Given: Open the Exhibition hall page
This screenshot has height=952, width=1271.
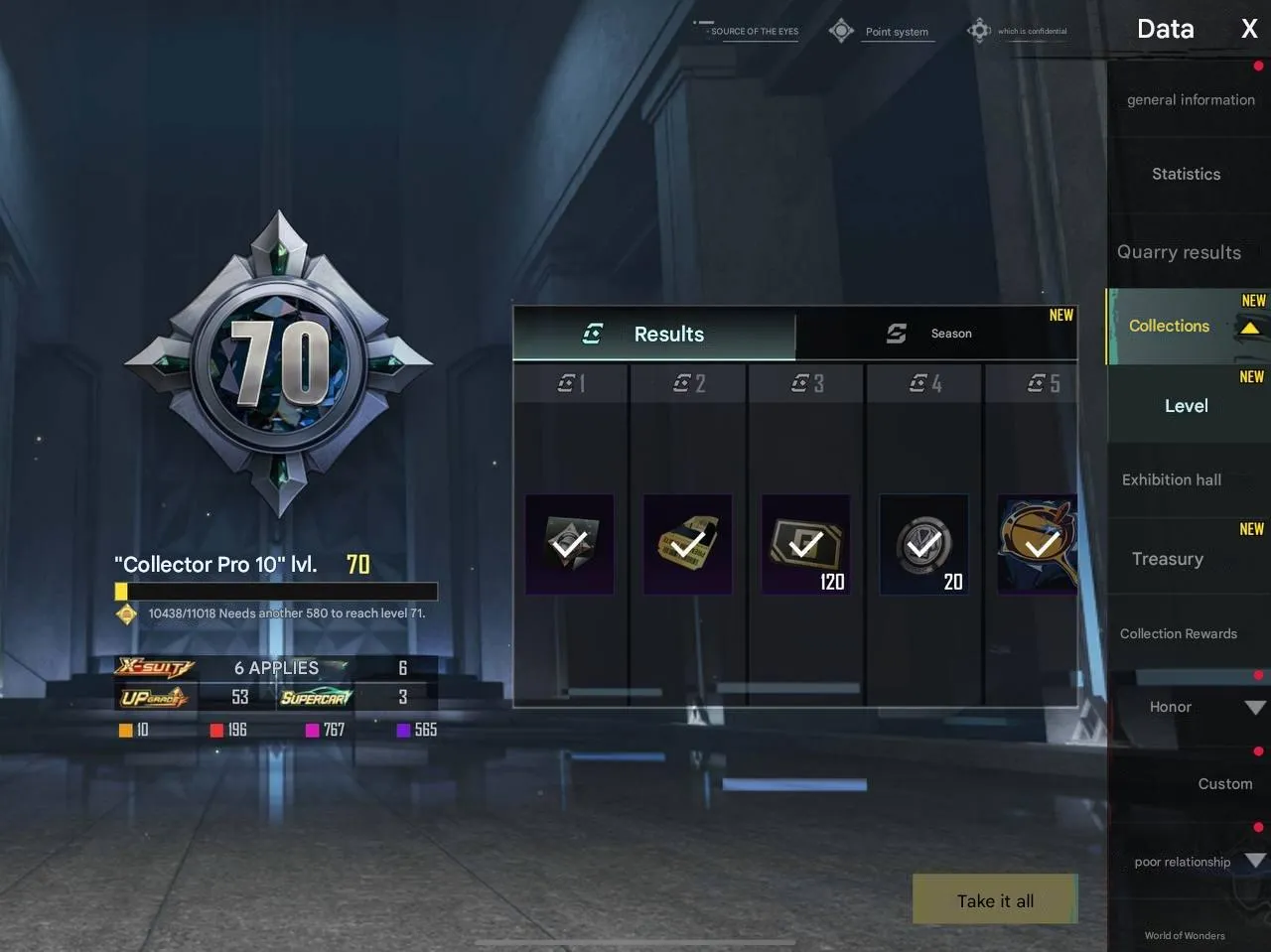Looking at the screenshot, I should point(1172,479).
